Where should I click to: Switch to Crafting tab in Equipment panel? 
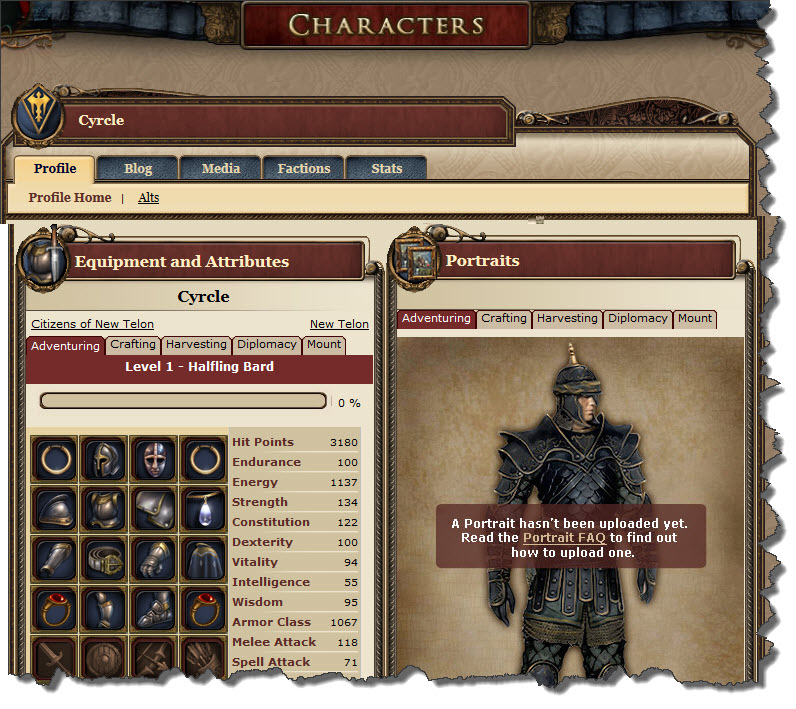[133, 344]
